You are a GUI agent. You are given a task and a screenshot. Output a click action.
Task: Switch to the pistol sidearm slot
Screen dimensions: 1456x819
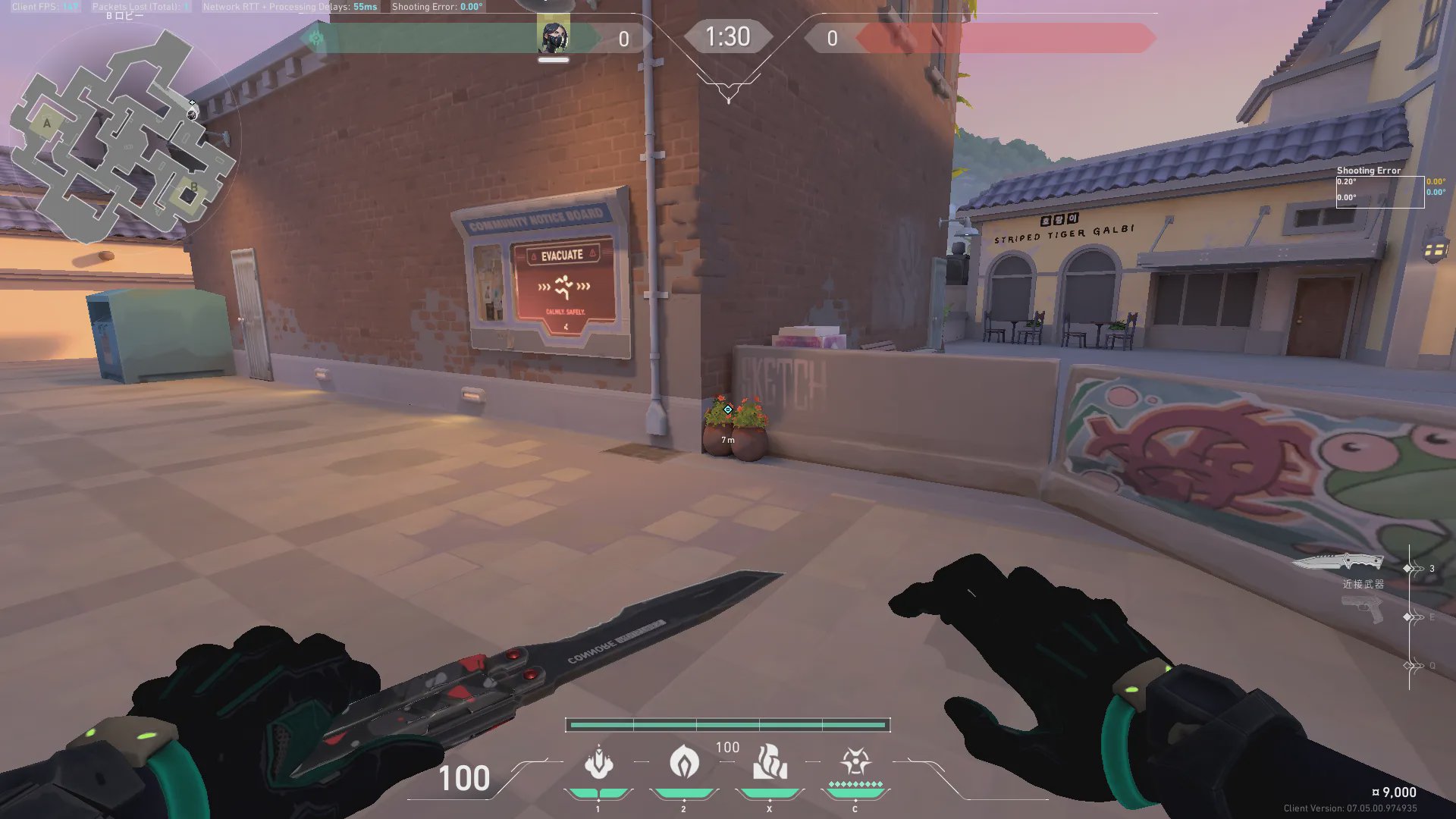(x=1362, y=609)
